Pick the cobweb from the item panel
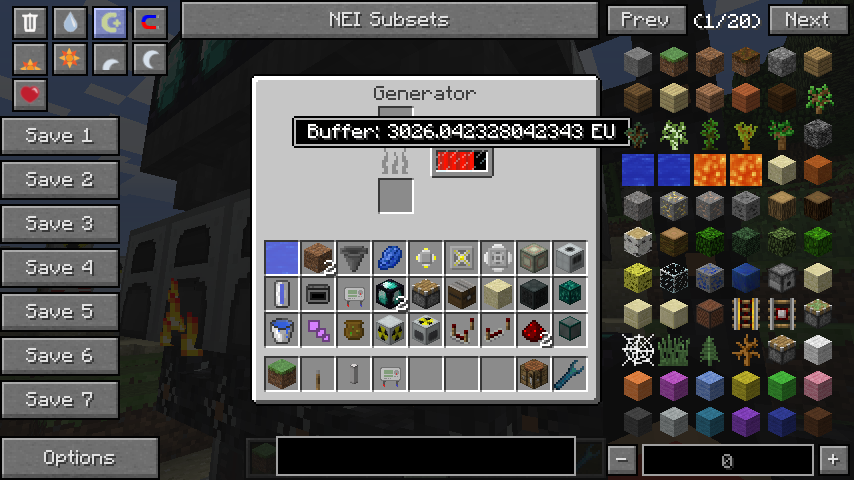 point(637,348)
